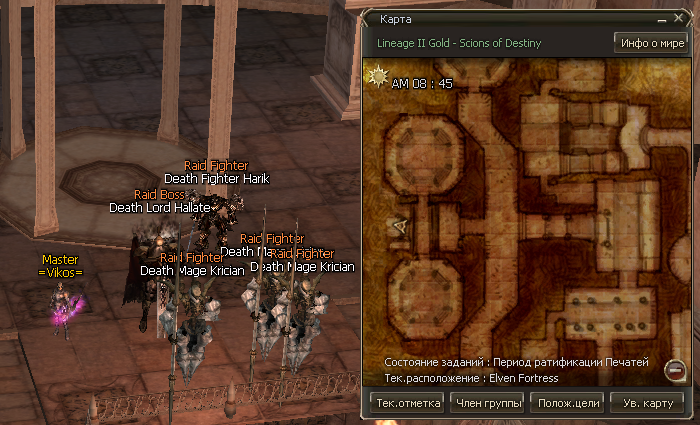Open the Инфо о мире world info
700x425 pixels.
click(650, 44)
